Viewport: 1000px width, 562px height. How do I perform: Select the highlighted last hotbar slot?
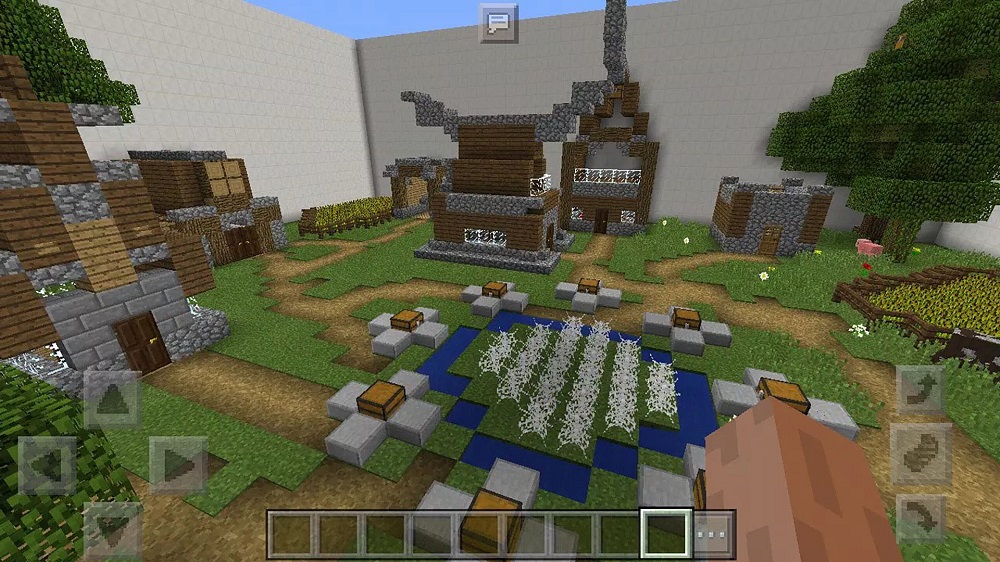[665, 534]
